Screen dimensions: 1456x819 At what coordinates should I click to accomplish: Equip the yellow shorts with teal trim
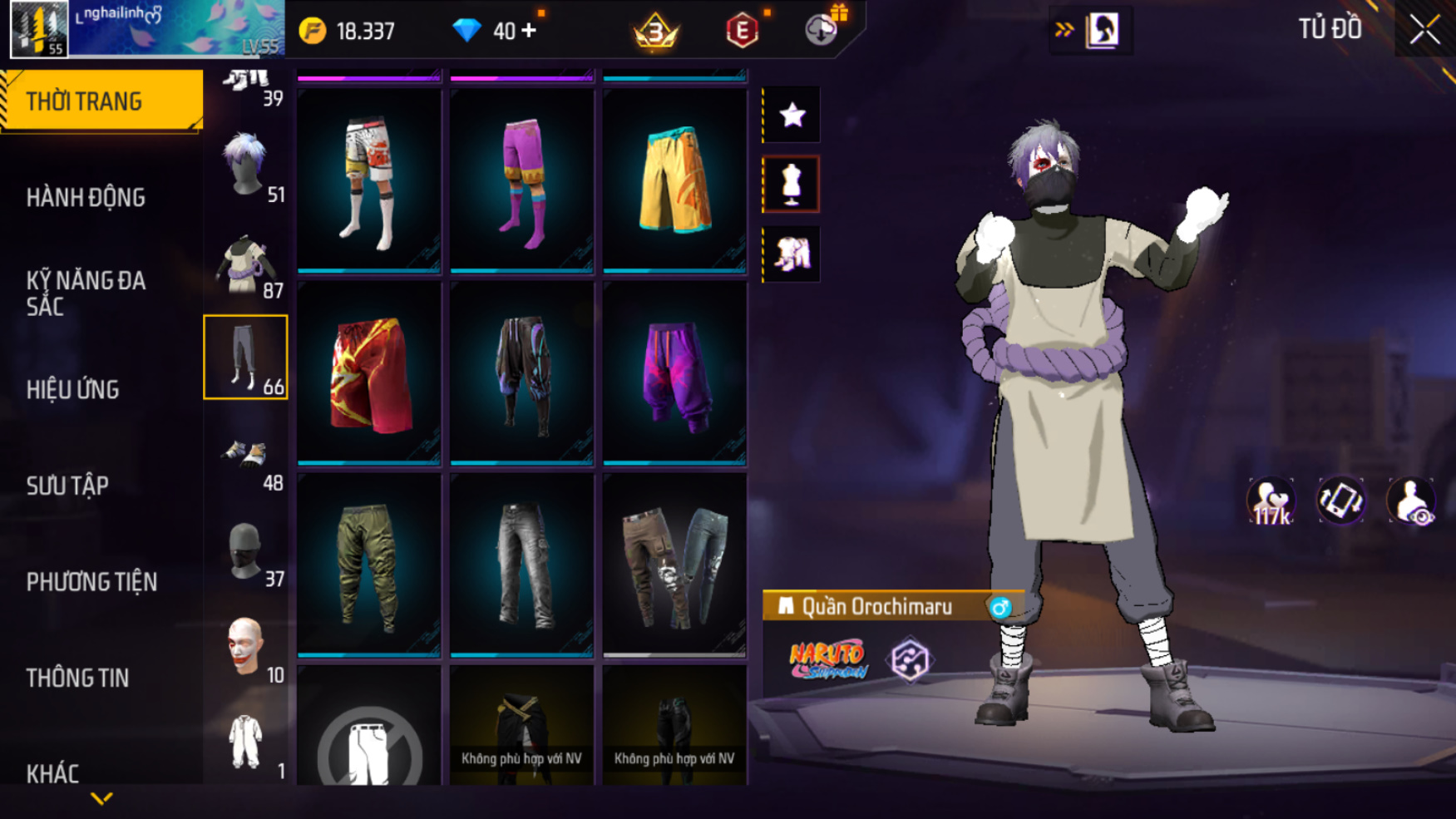[x=674, y=180]
